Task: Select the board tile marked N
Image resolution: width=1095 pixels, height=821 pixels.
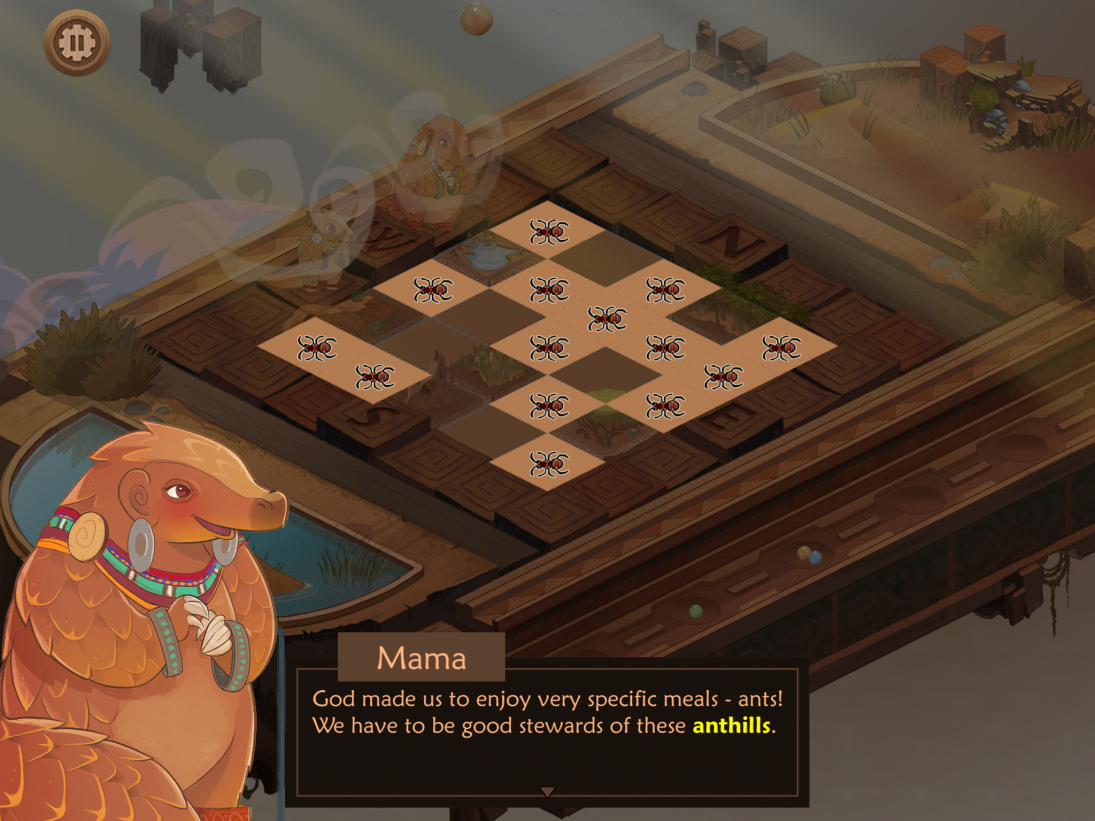Action: [731, 242]
